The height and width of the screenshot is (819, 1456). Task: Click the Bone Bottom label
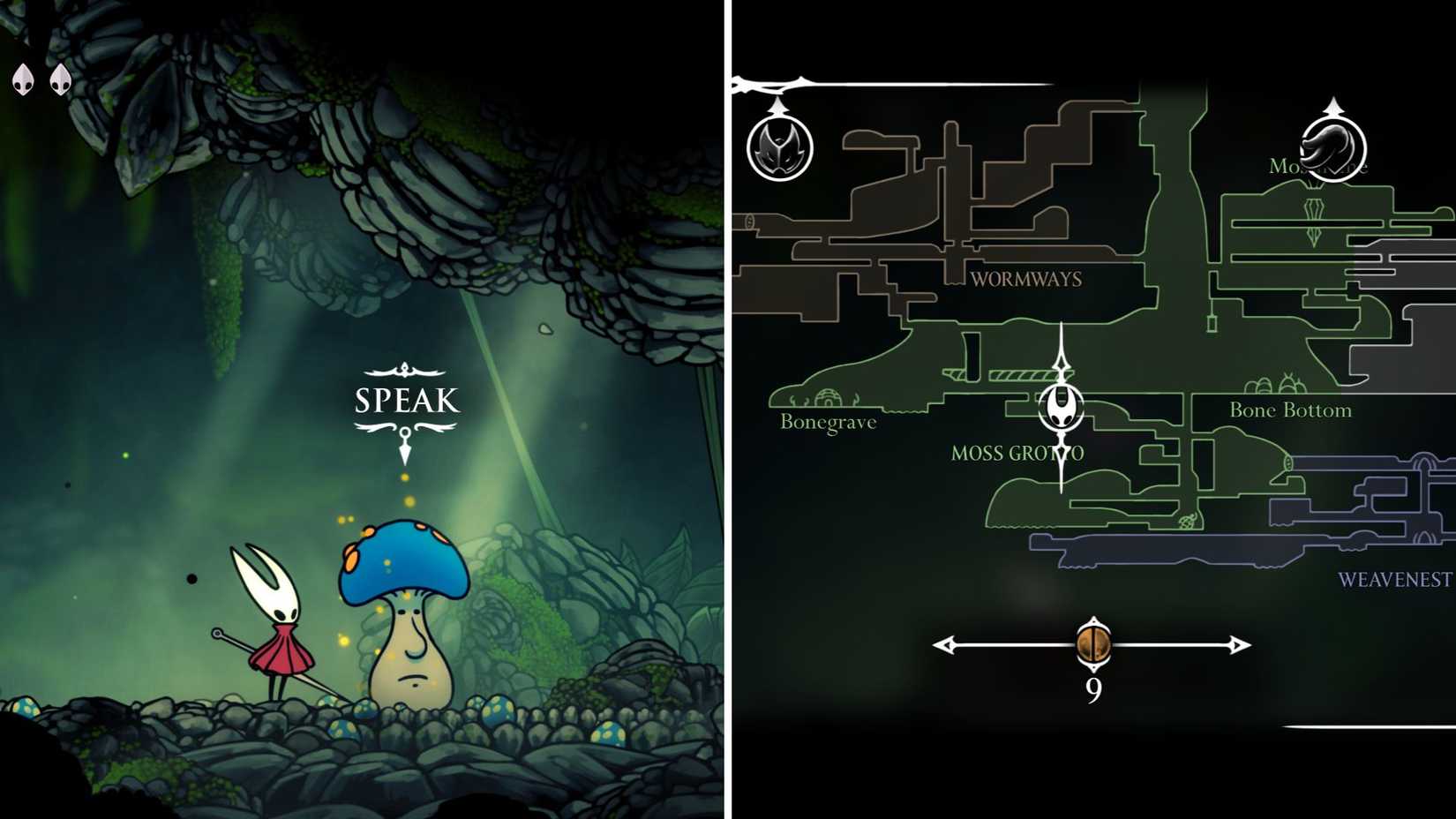coord(1291,410)
